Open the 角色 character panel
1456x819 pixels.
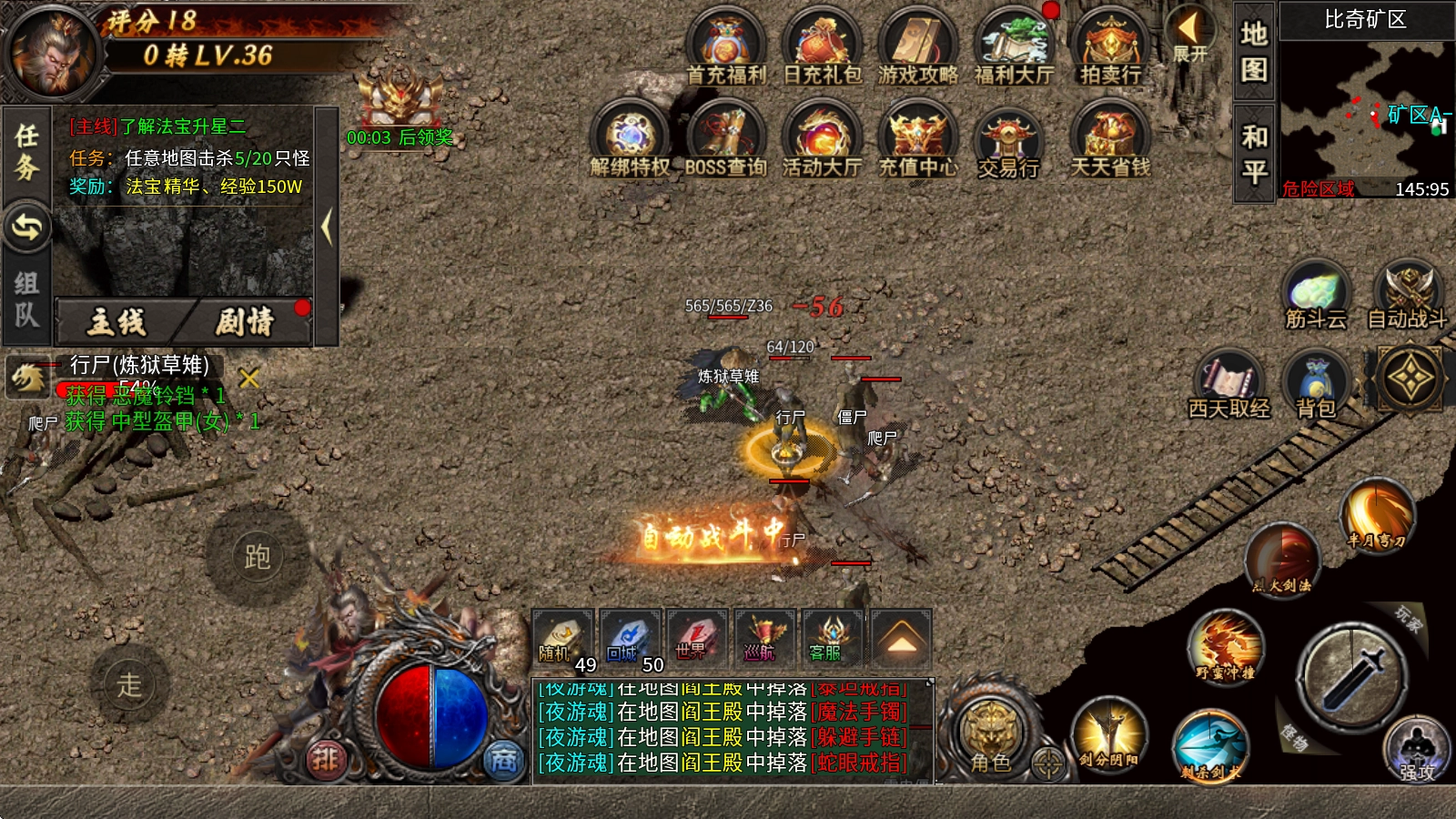[x=990, y=734]
